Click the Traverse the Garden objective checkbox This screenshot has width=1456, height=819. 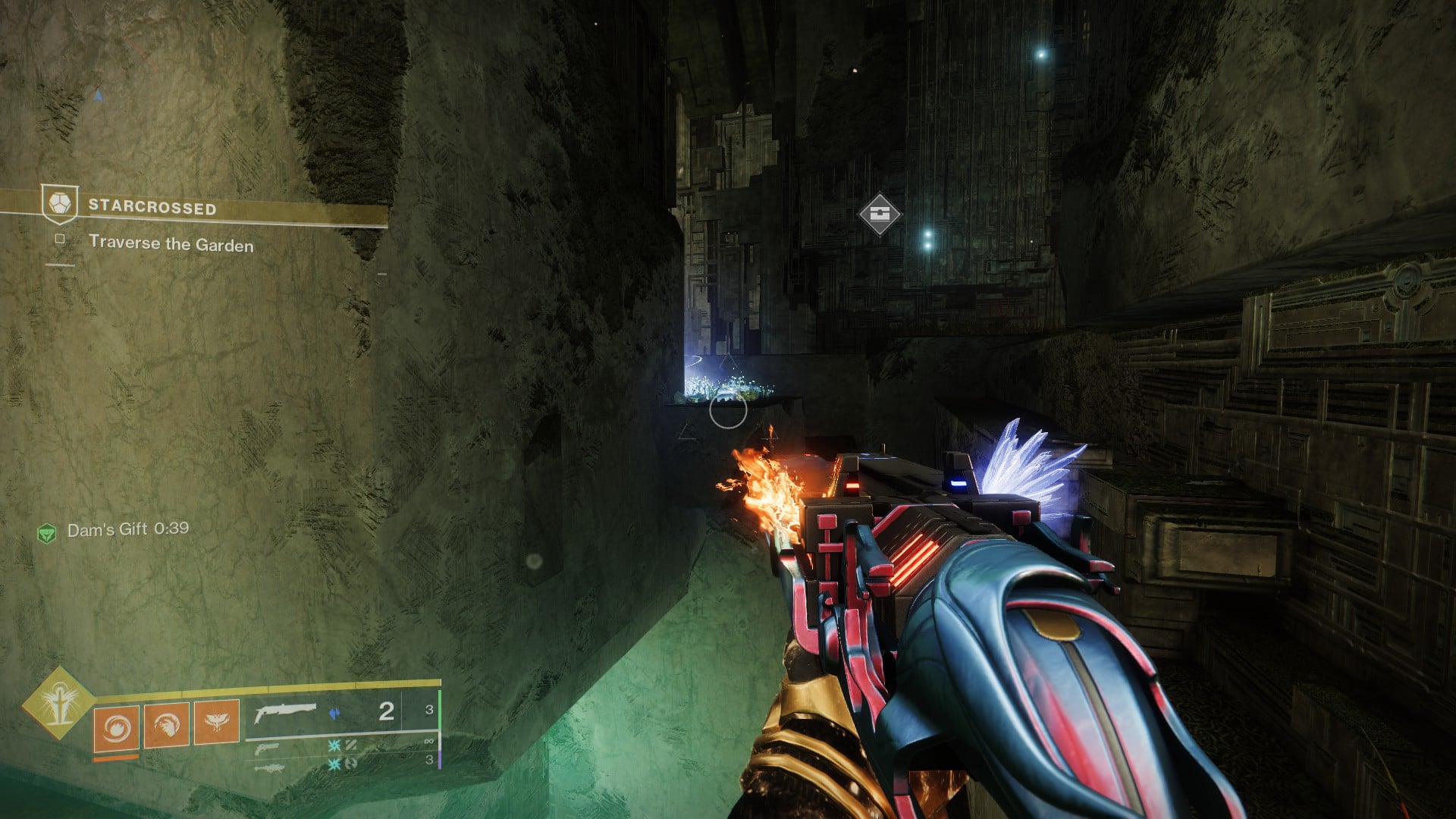60,239
